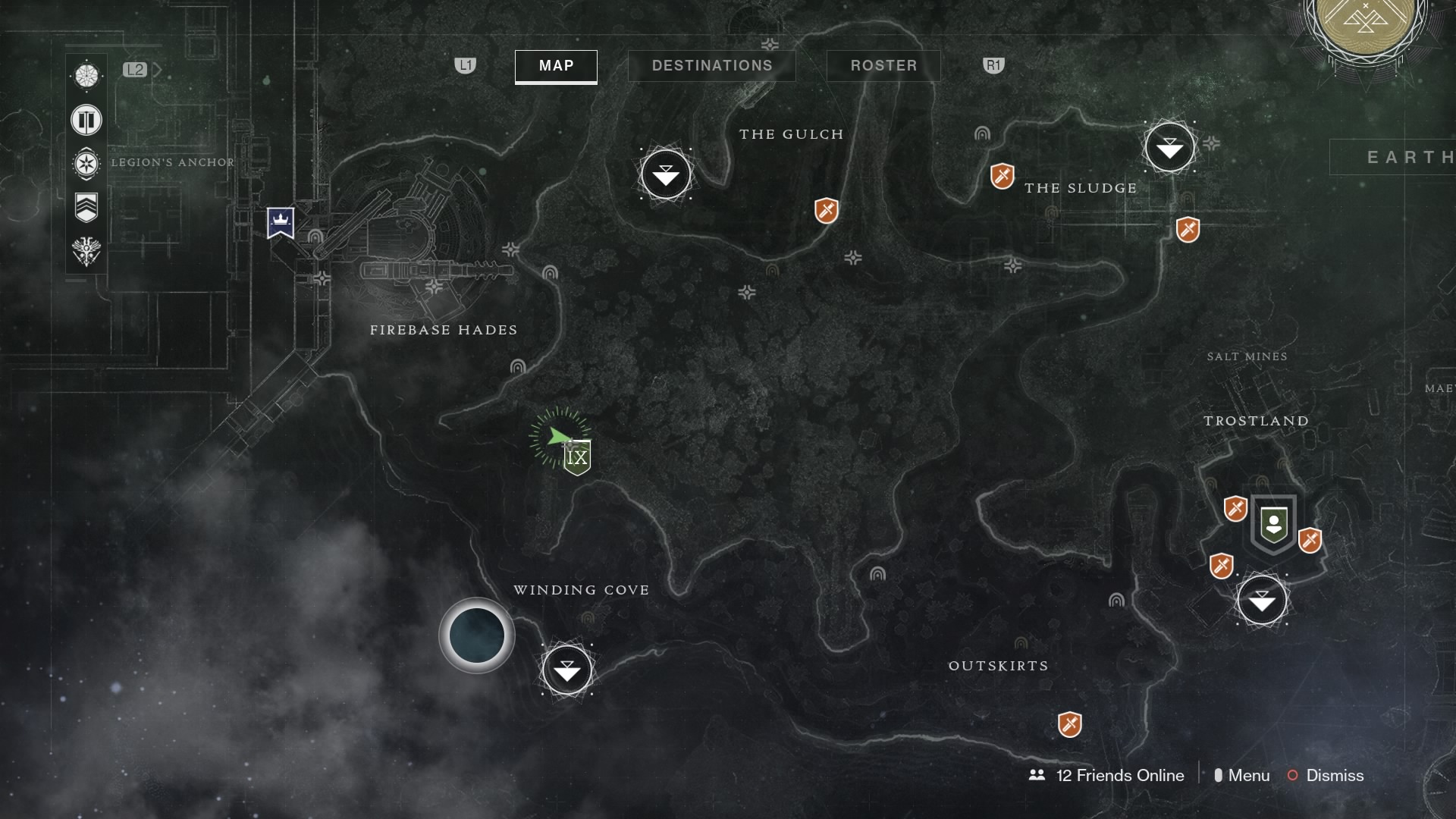
Task: Select the blue quest flag near Firebase Hades
Action: coord(281,222)
